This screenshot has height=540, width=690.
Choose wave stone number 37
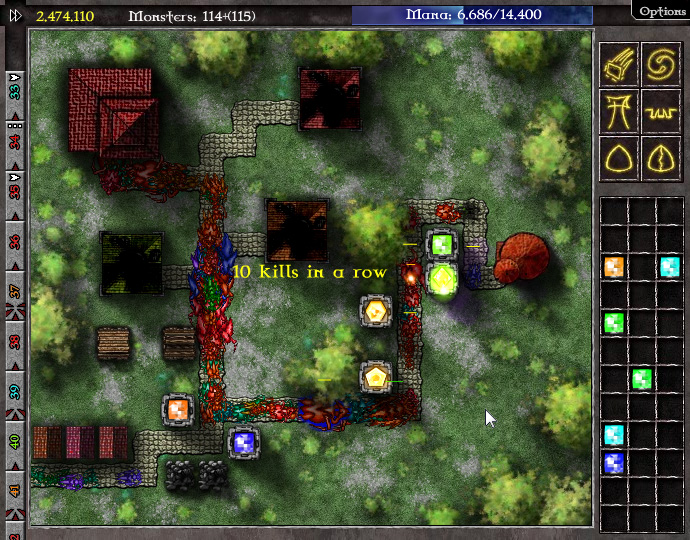pos(15,291)
